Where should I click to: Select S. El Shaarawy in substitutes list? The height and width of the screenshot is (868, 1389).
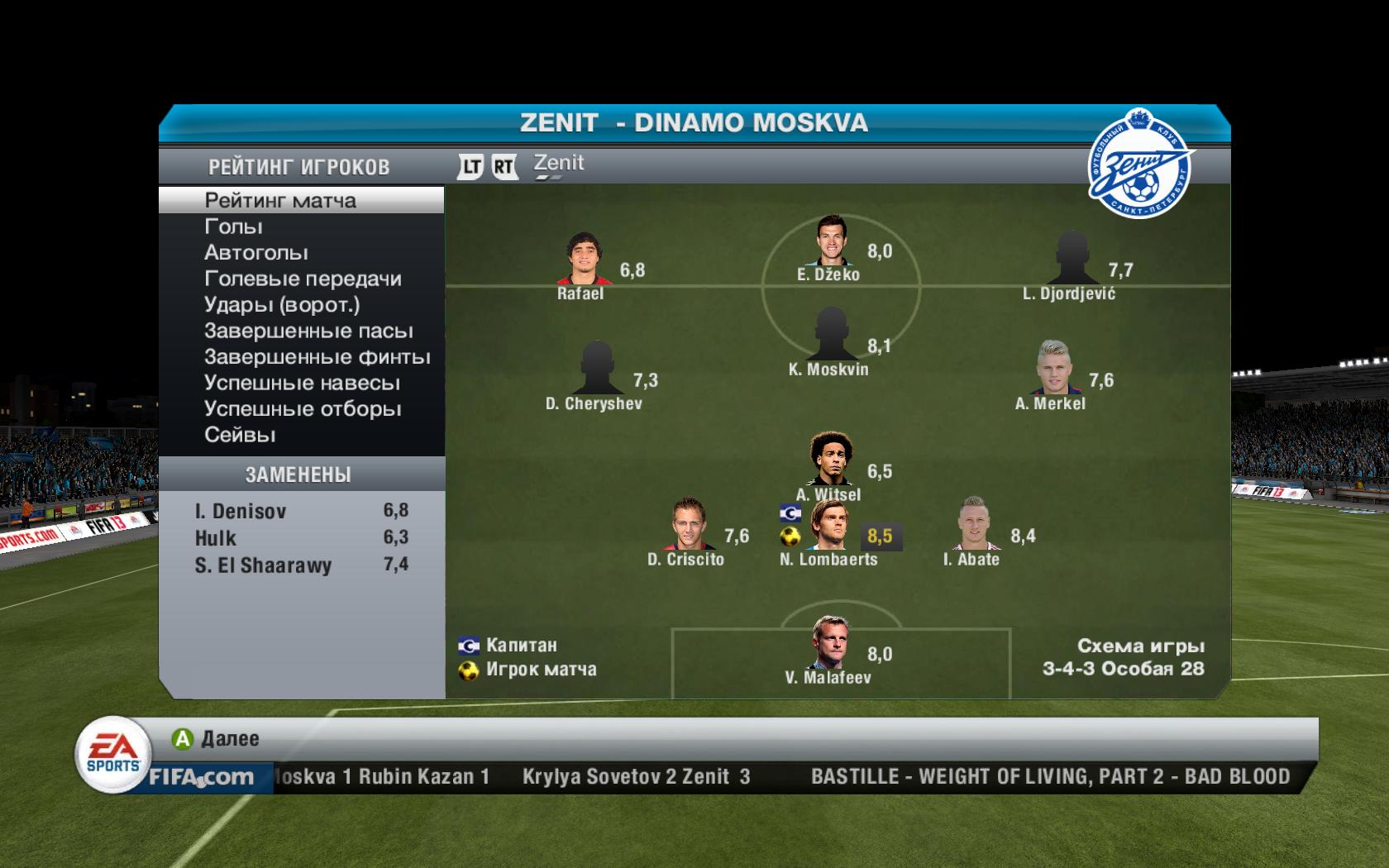(x=301, y=565)
